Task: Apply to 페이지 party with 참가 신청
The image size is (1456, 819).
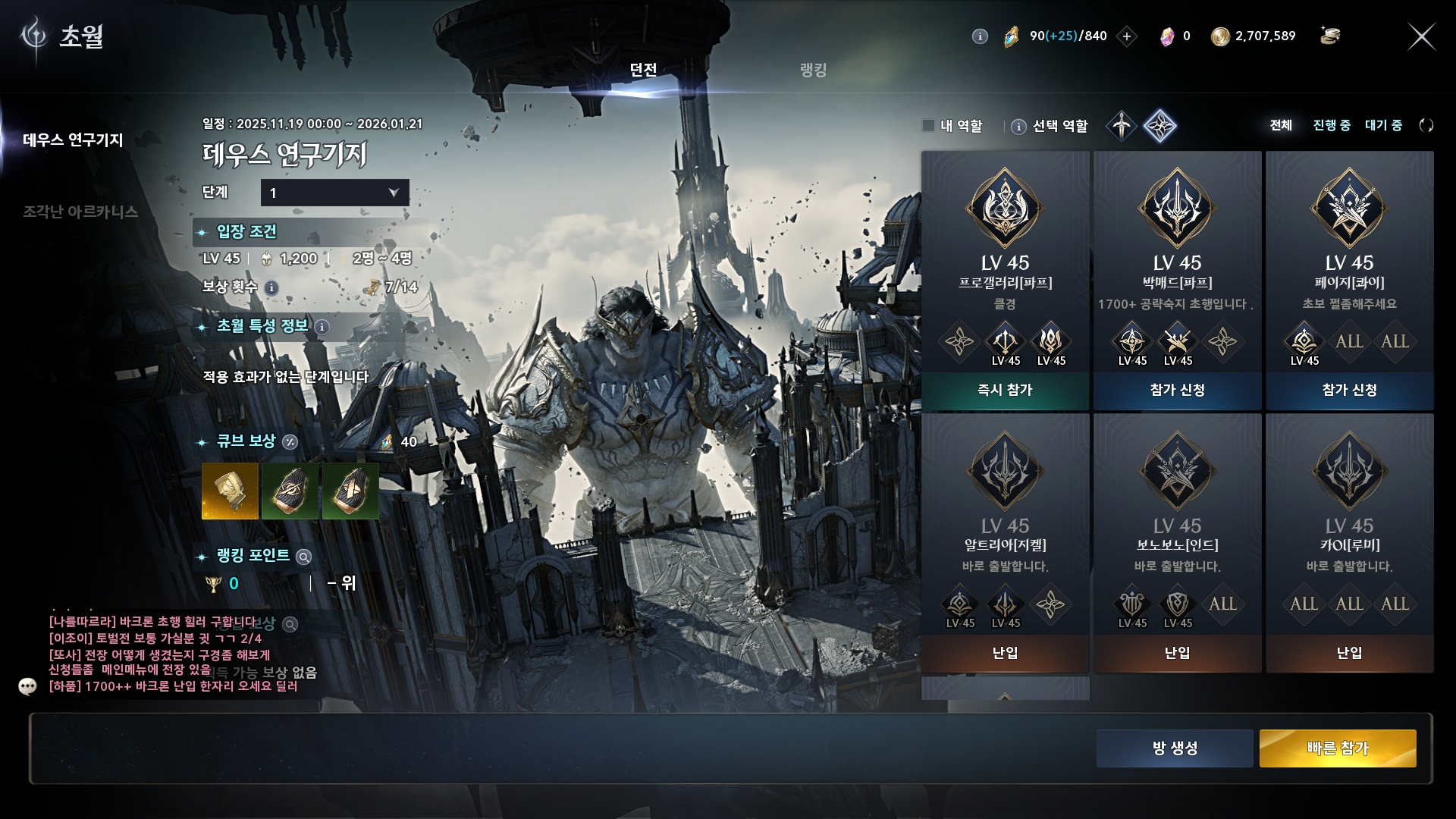Action: (1349, 390)
